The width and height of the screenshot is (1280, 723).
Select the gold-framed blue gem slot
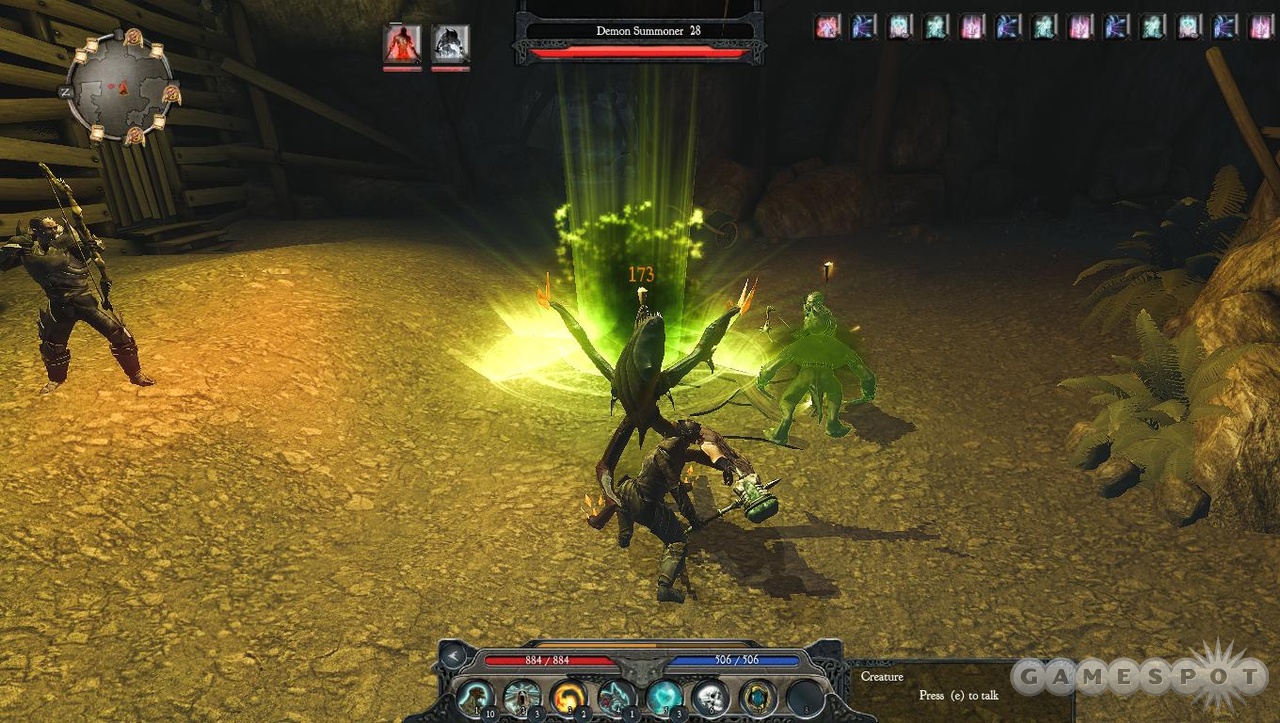pyautogui.click(x=758, y=696)
